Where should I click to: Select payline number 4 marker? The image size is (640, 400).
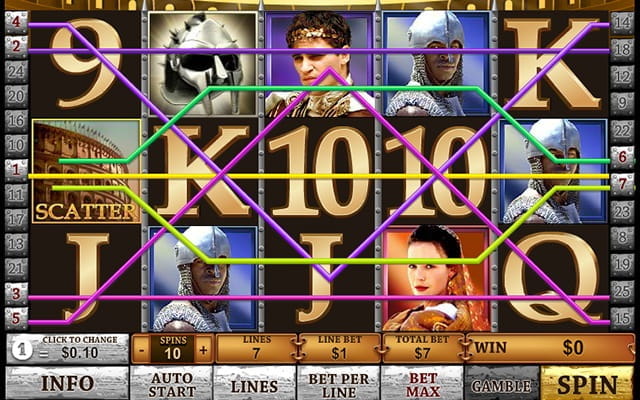point(16,21)
